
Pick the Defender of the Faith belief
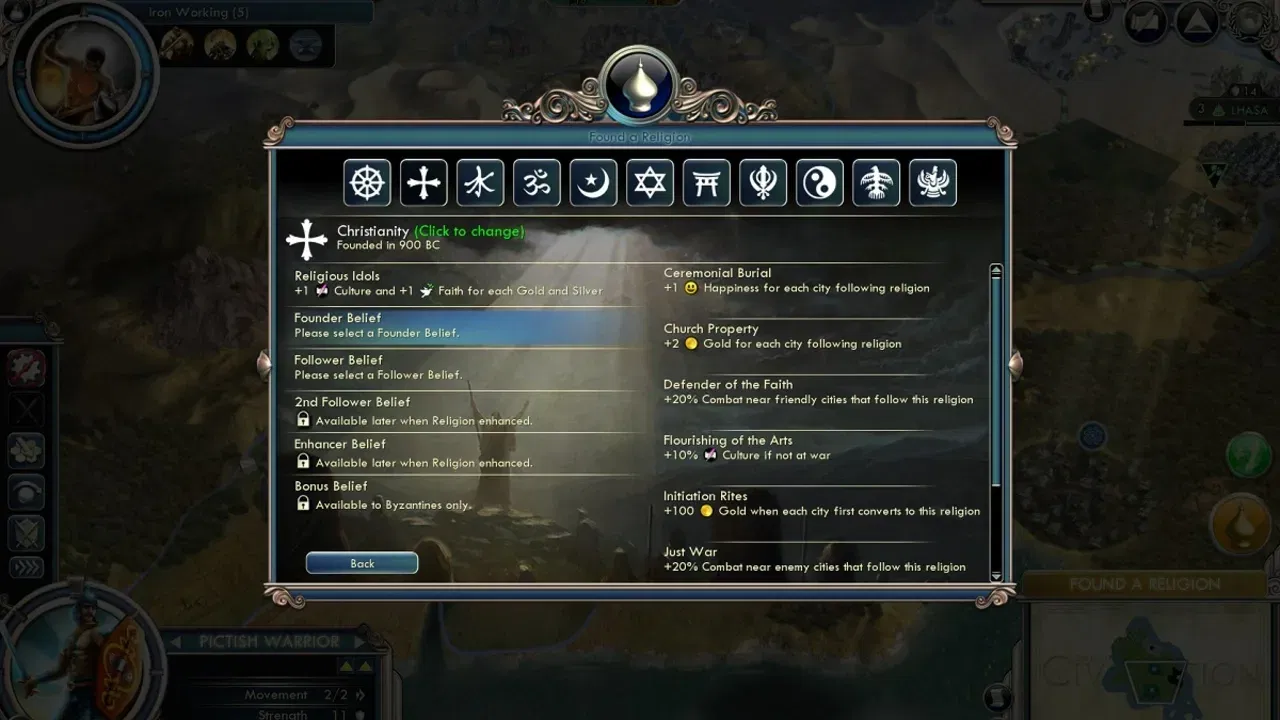(820, 392)
